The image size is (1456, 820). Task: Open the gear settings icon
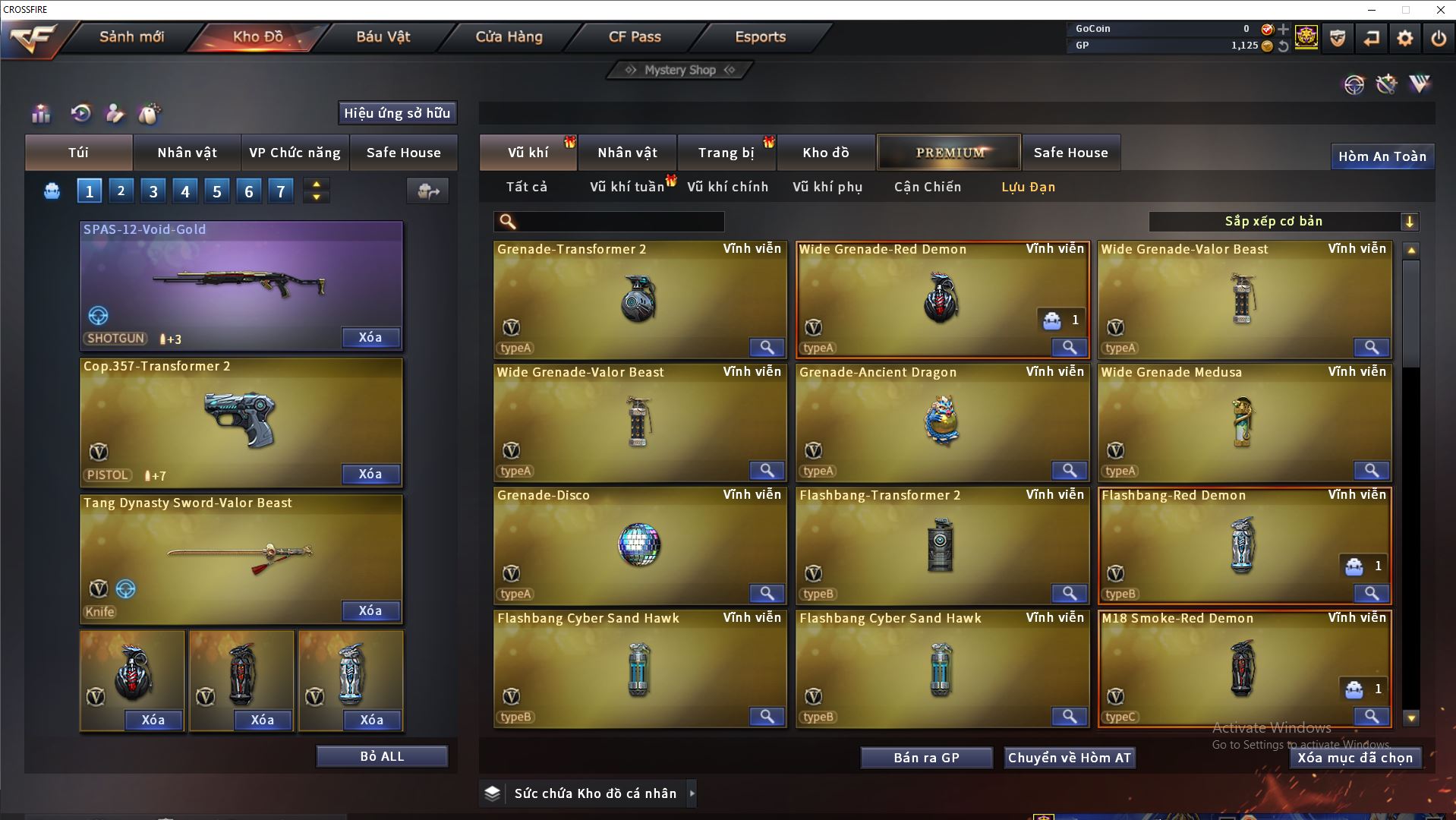(x=1404, y=38)
